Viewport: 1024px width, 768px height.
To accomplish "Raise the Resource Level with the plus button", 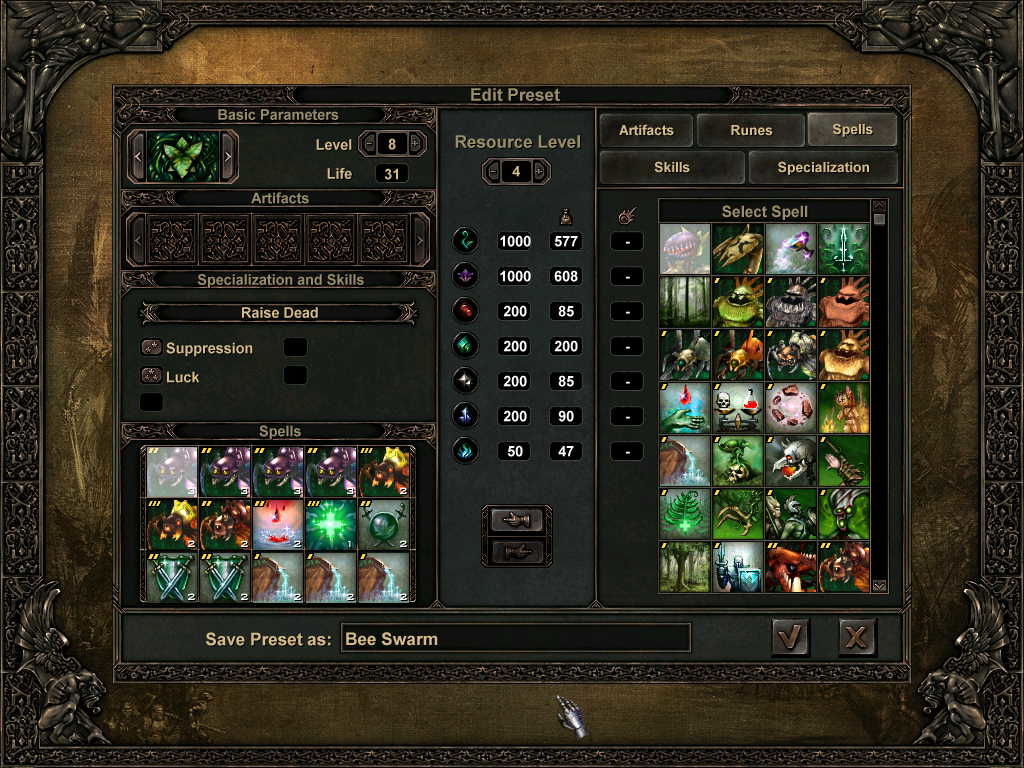I will coord(541,172).
